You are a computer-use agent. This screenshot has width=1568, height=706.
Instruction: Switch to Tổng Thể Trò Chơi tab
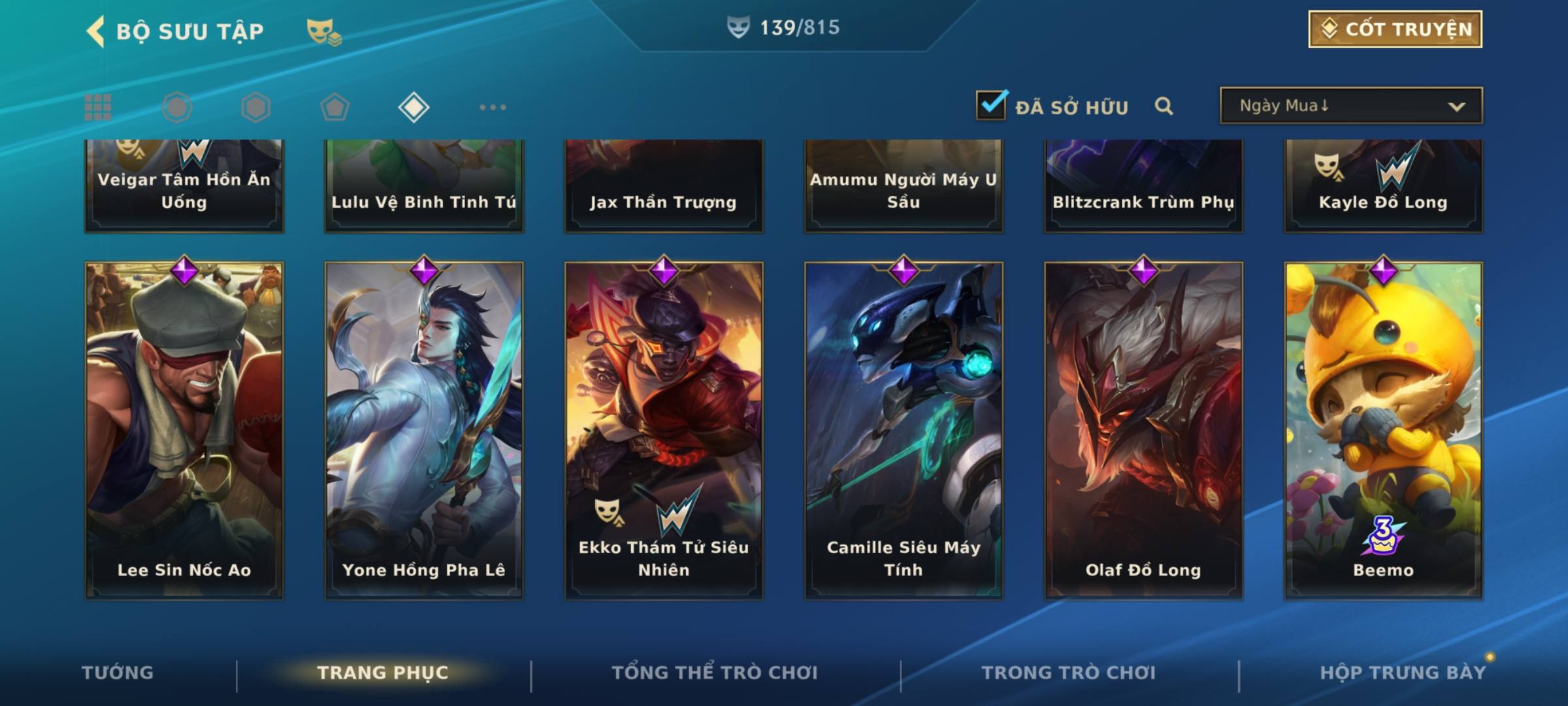715,673
